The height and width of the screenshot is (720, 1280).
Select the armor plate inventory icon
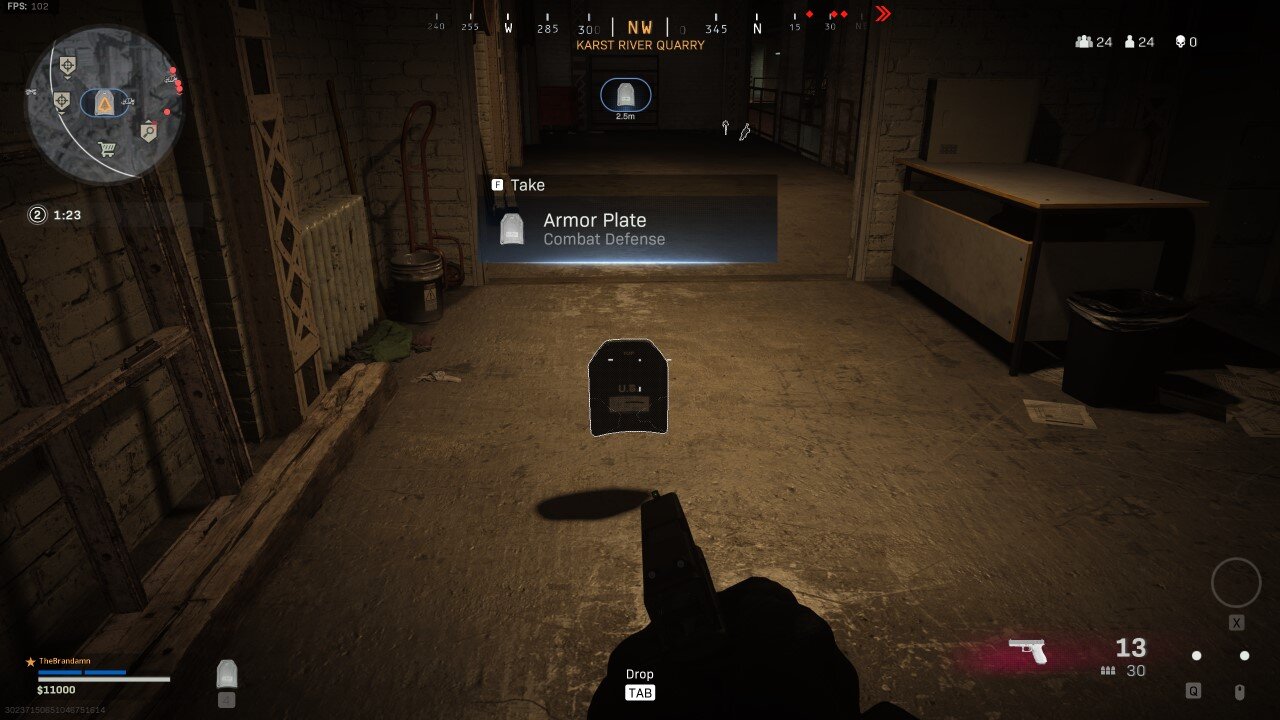point(227,674)
